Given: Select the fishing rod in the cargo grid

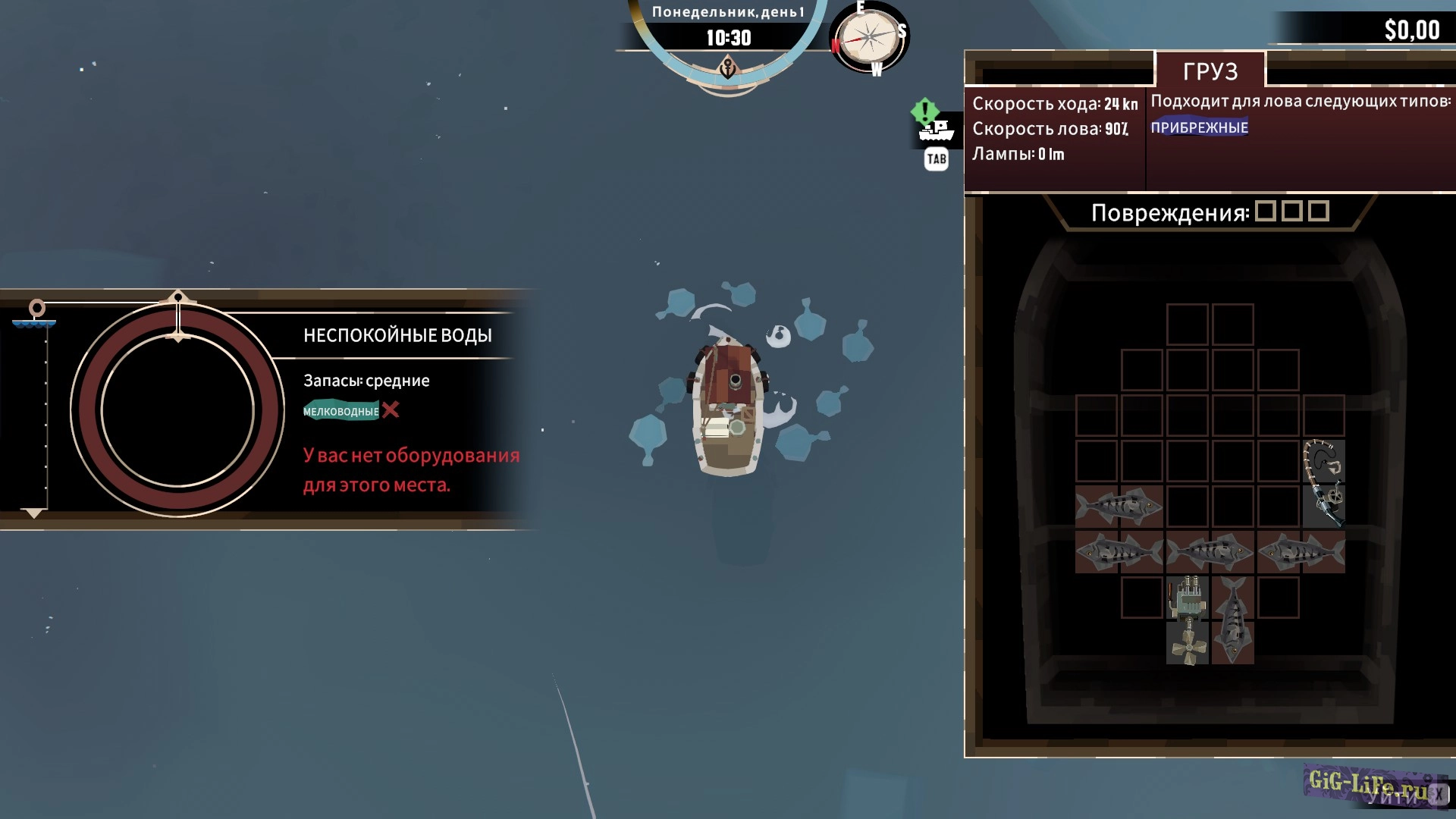Looking at the screenshot, I should click(x=1323, y=483).
